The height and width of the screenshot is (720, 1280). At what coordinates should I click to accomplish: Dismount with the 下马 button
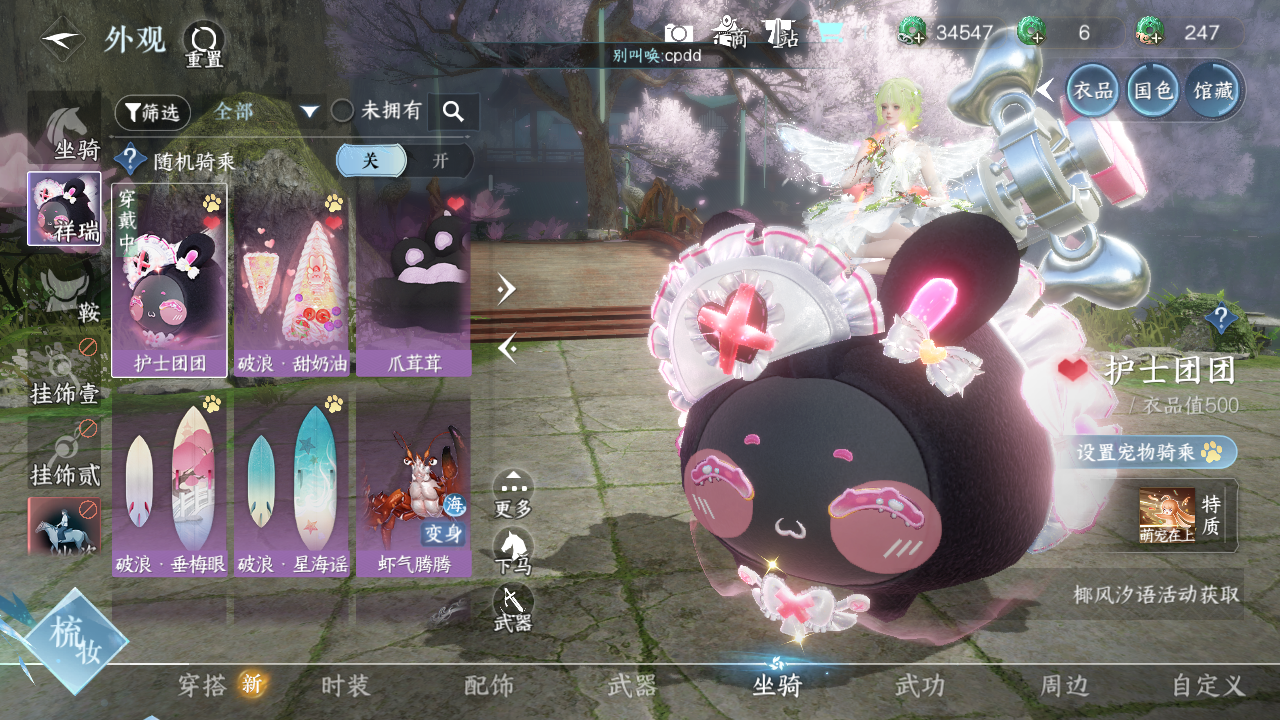(x=513, y=549)
